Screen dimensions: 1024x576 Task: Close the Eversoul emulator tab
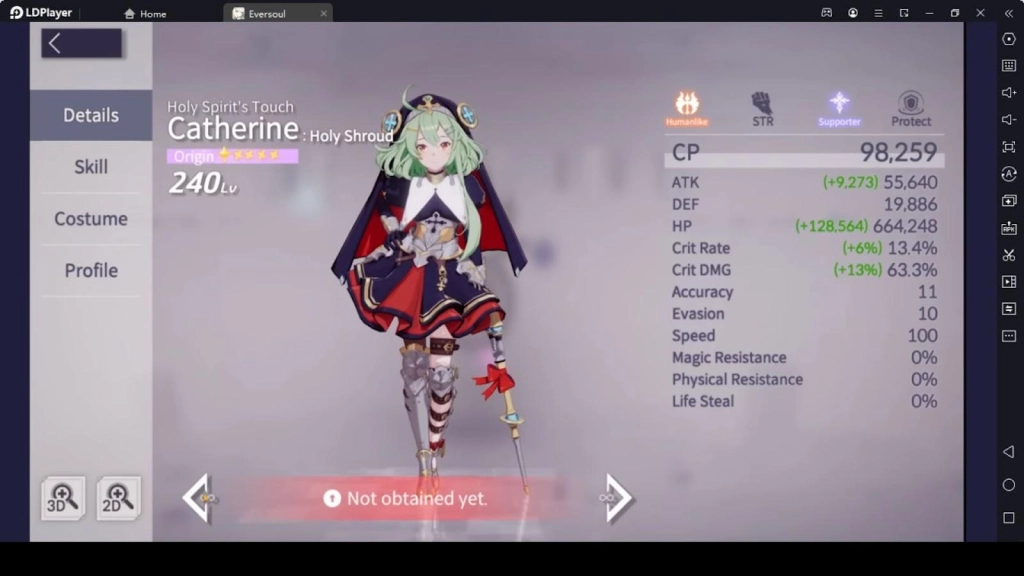pos(323,14)
